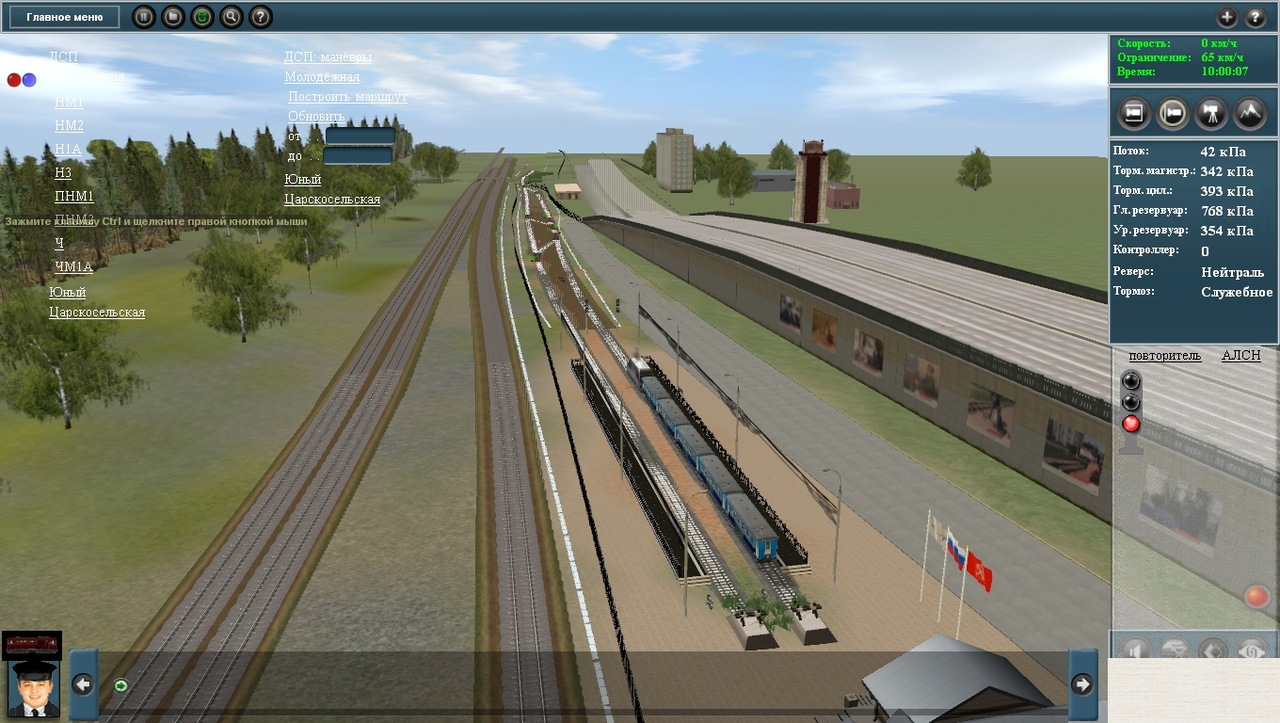The width and height of the screenshot is (1280, 723).
Task: Open the ДСП: манёвры link
Action: 328,57
